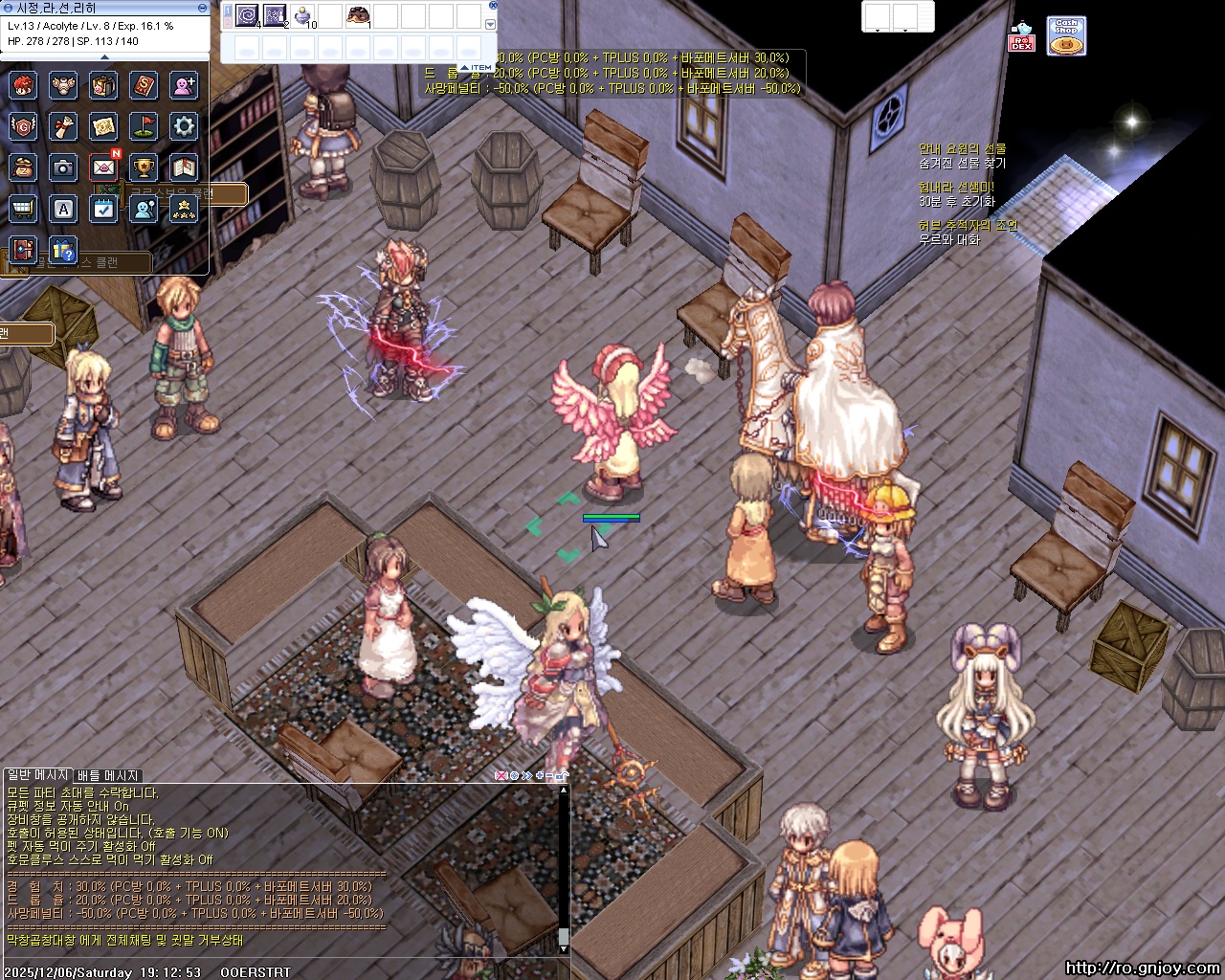Image resolution: width=1225 pixels, height=980 pixels.
Task: Collapse the menu icon panel with the up arrow
Action: tap(104, 57)
